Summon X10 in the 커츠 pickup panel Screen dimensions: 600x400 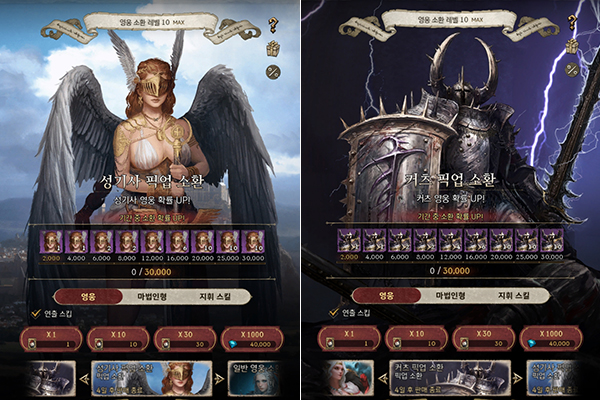tap(418, 338)
